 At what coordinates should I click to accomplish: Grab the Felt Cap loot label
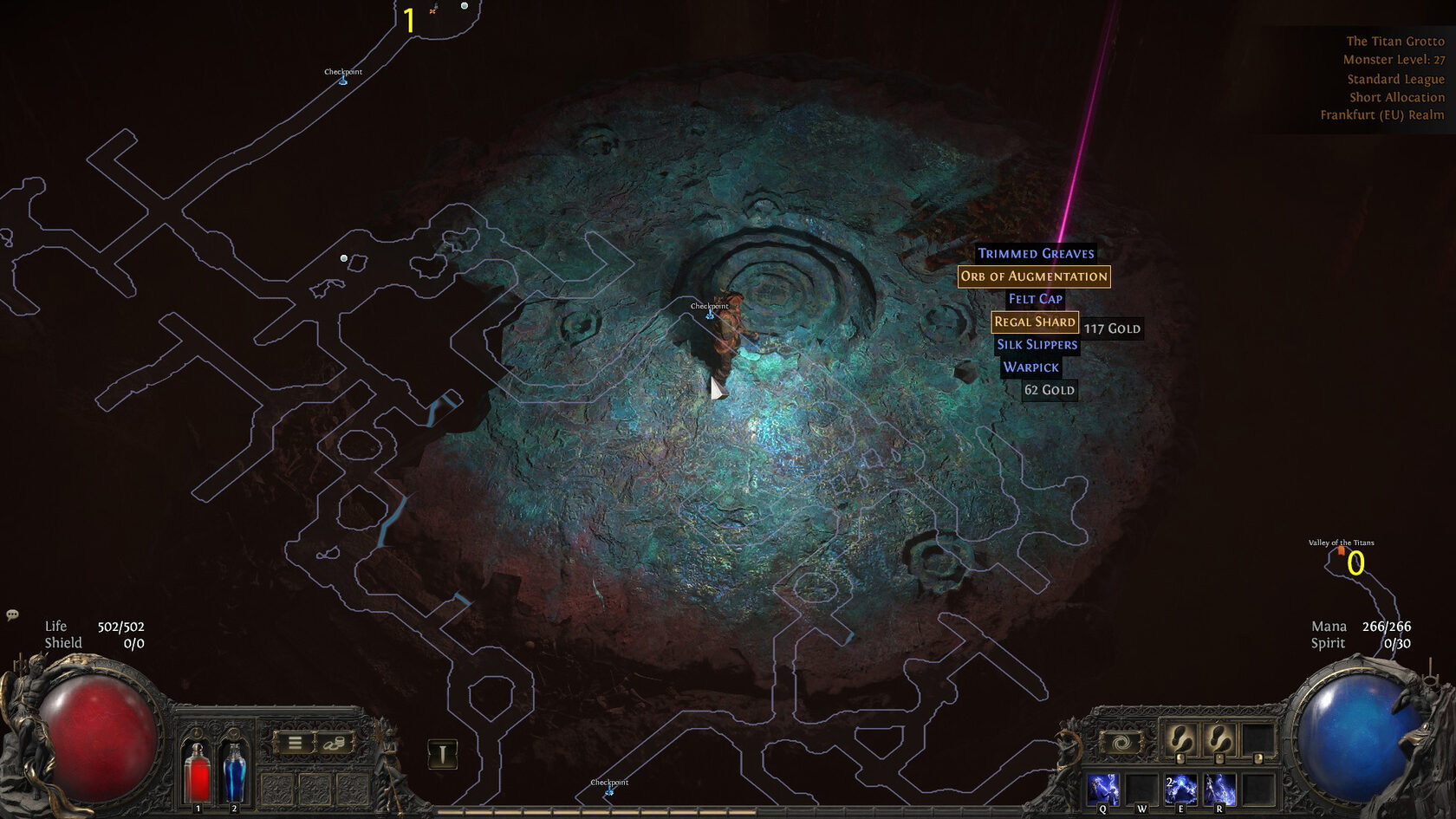pos(1035,299)
